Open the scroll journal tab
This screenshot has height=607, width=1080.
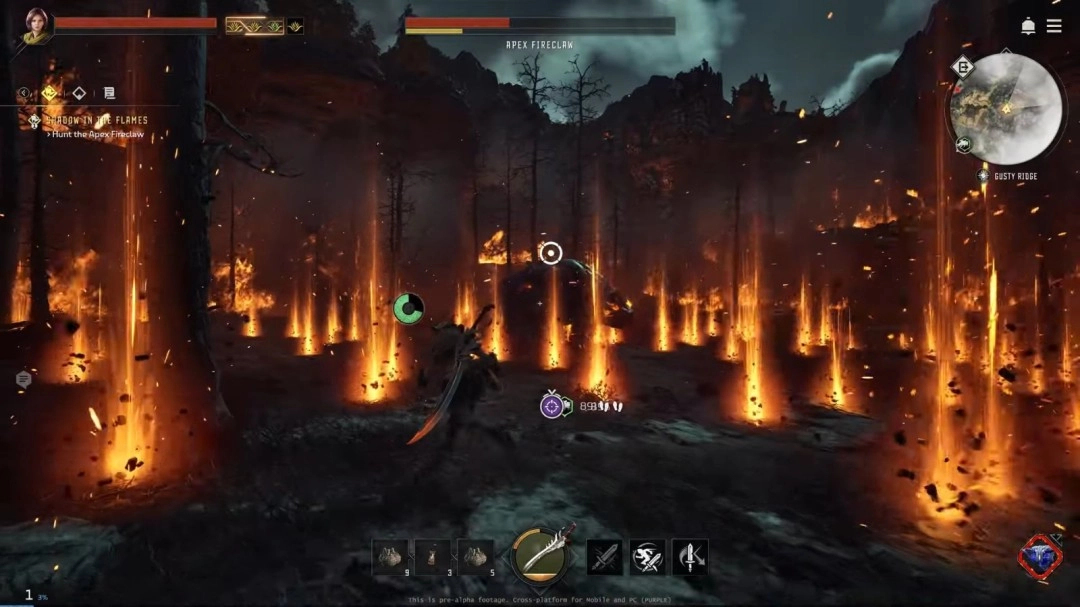[109, 93]
